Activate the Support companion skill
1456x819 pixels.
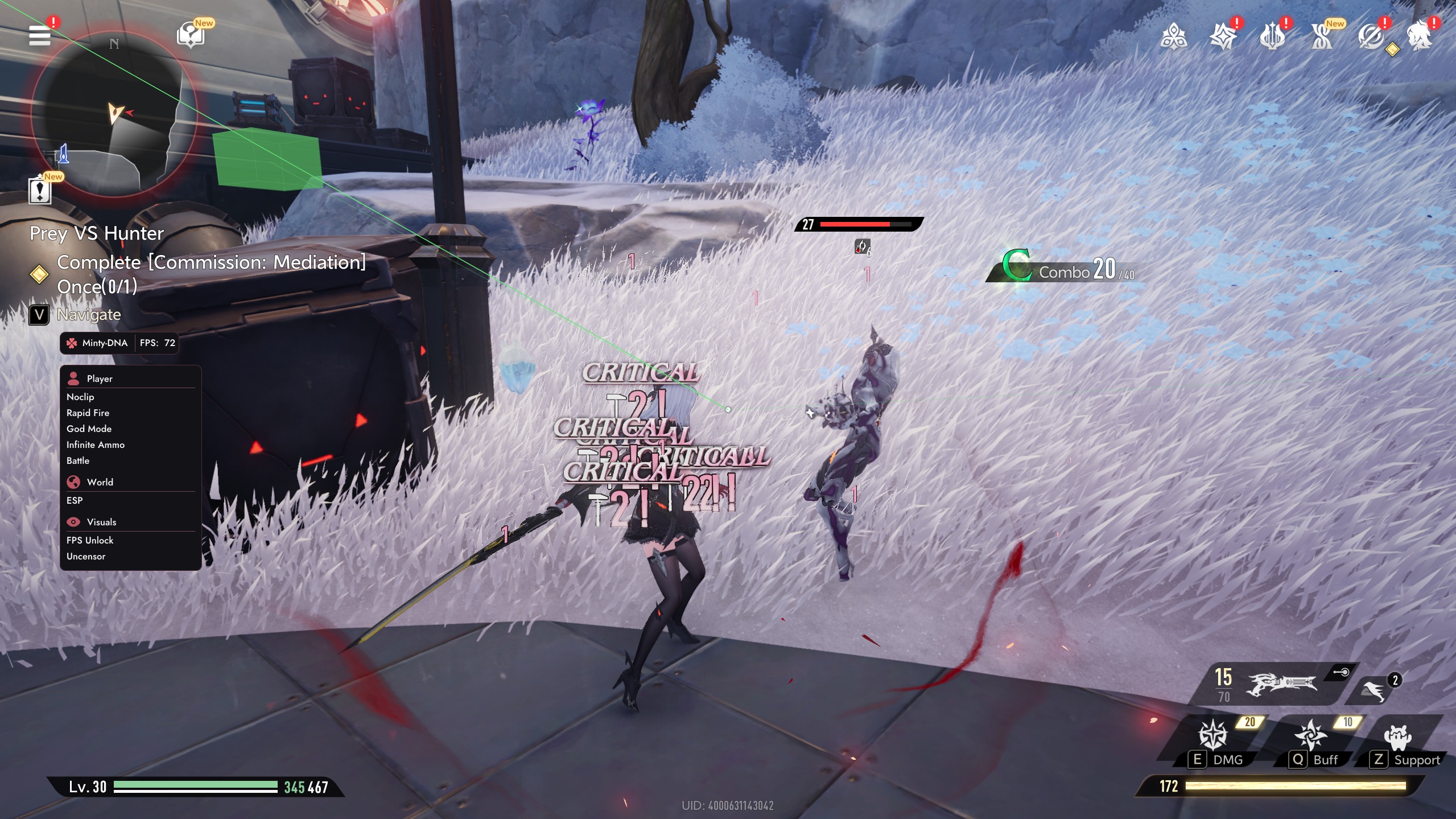pyautogui.click(x=1399, y=737)
